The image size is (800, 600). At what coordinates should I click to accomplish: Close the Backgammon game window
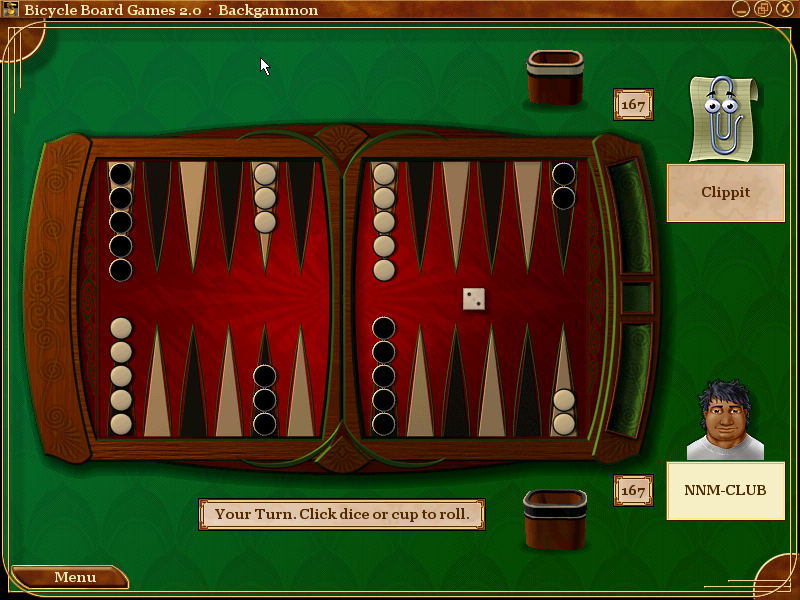(783, 9)
